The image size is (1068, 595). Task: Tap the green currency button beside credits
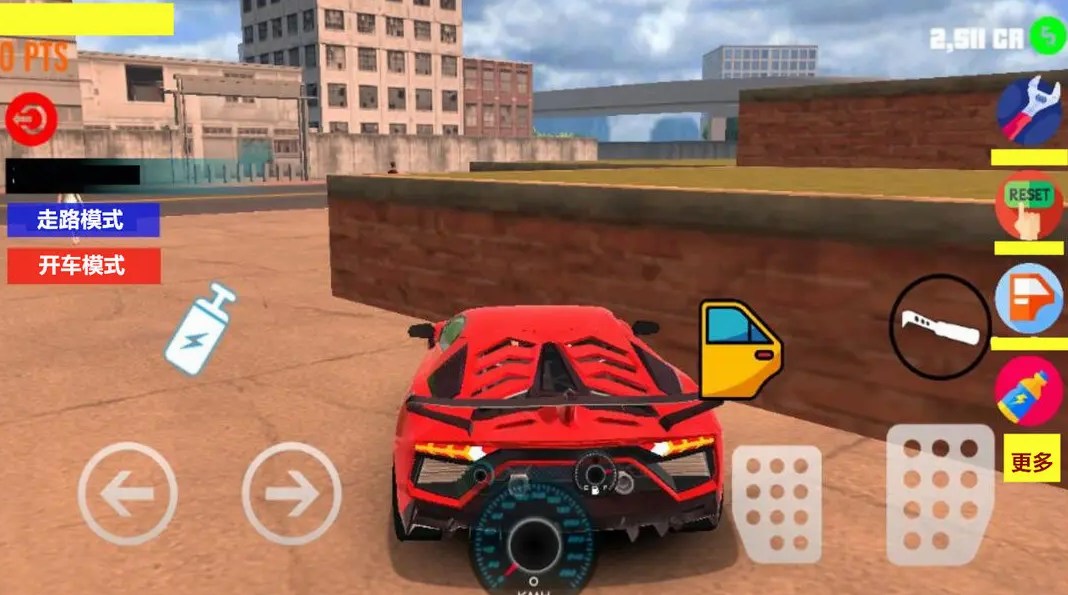click(x=1048, y=37)
